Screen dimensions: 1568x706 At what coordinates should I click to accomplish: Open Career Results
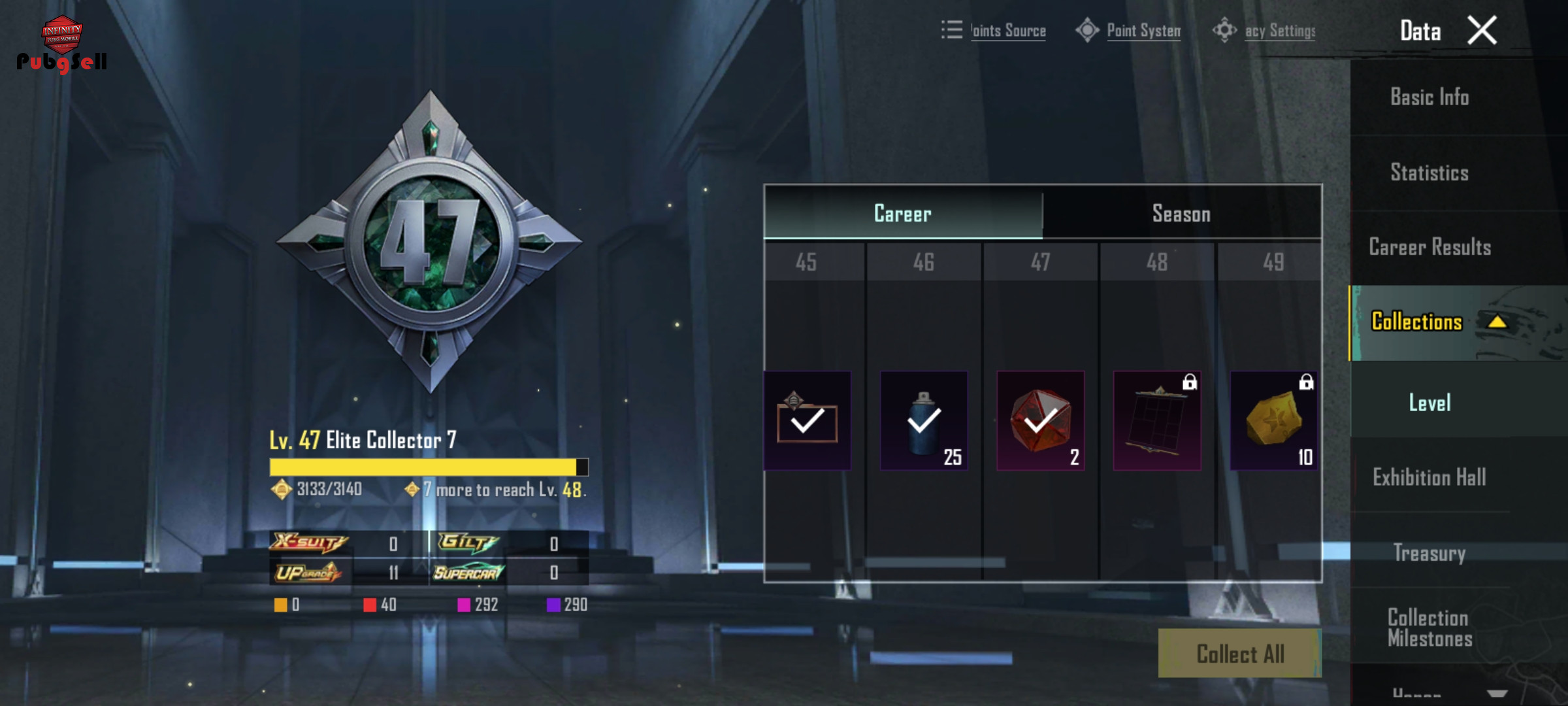1429,248
